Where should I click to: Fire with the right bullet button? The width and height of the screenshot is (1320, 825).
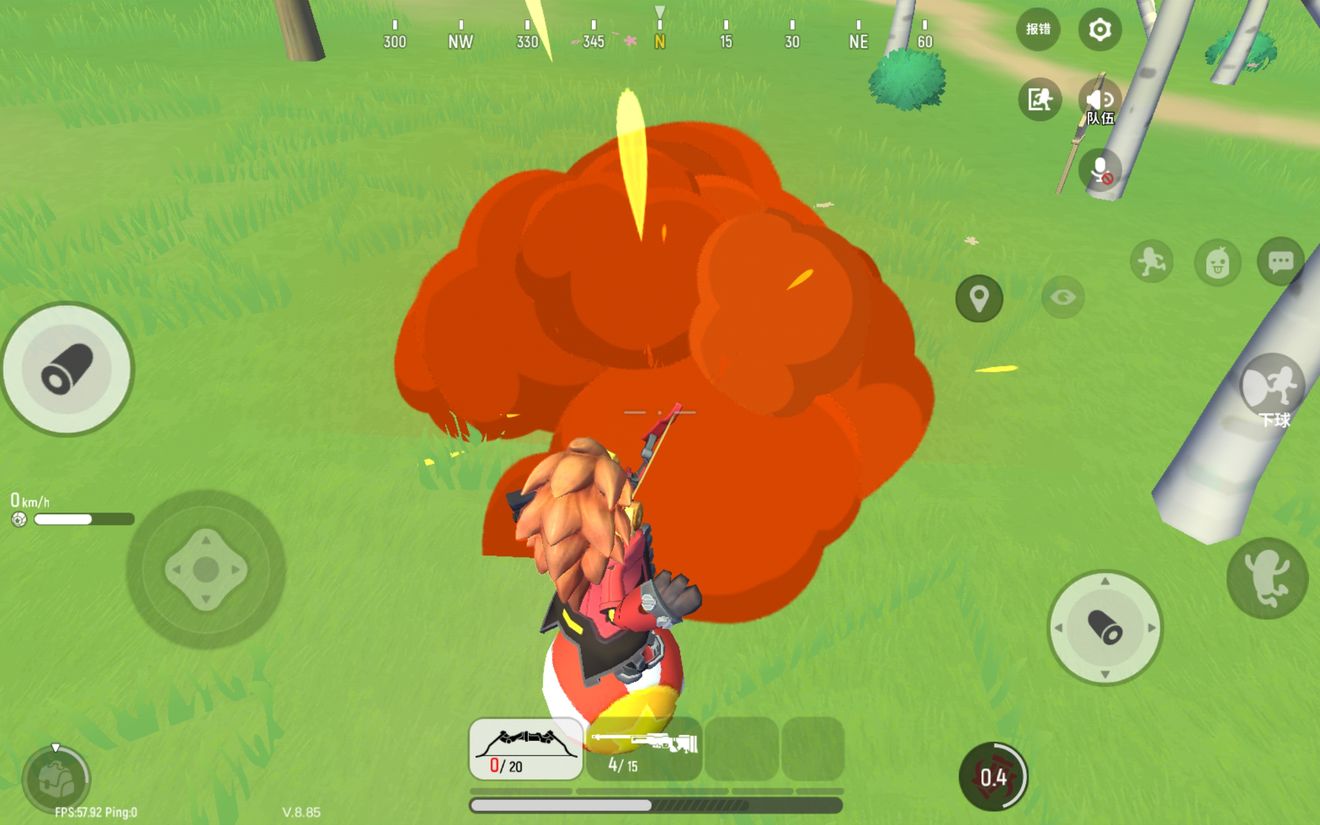pyautogui.click(x=1105, y=628)
